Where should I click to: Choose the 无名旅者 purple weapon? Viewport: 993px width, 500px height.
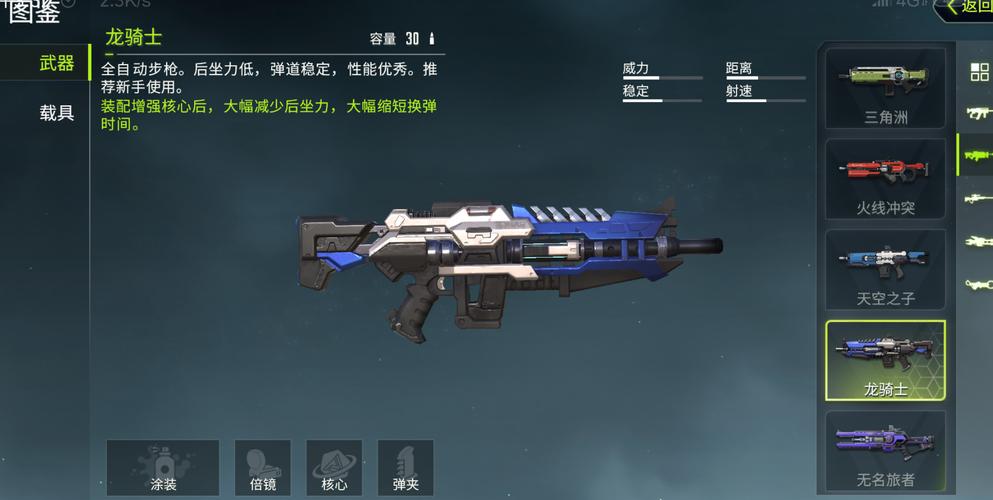coord(885,451)
